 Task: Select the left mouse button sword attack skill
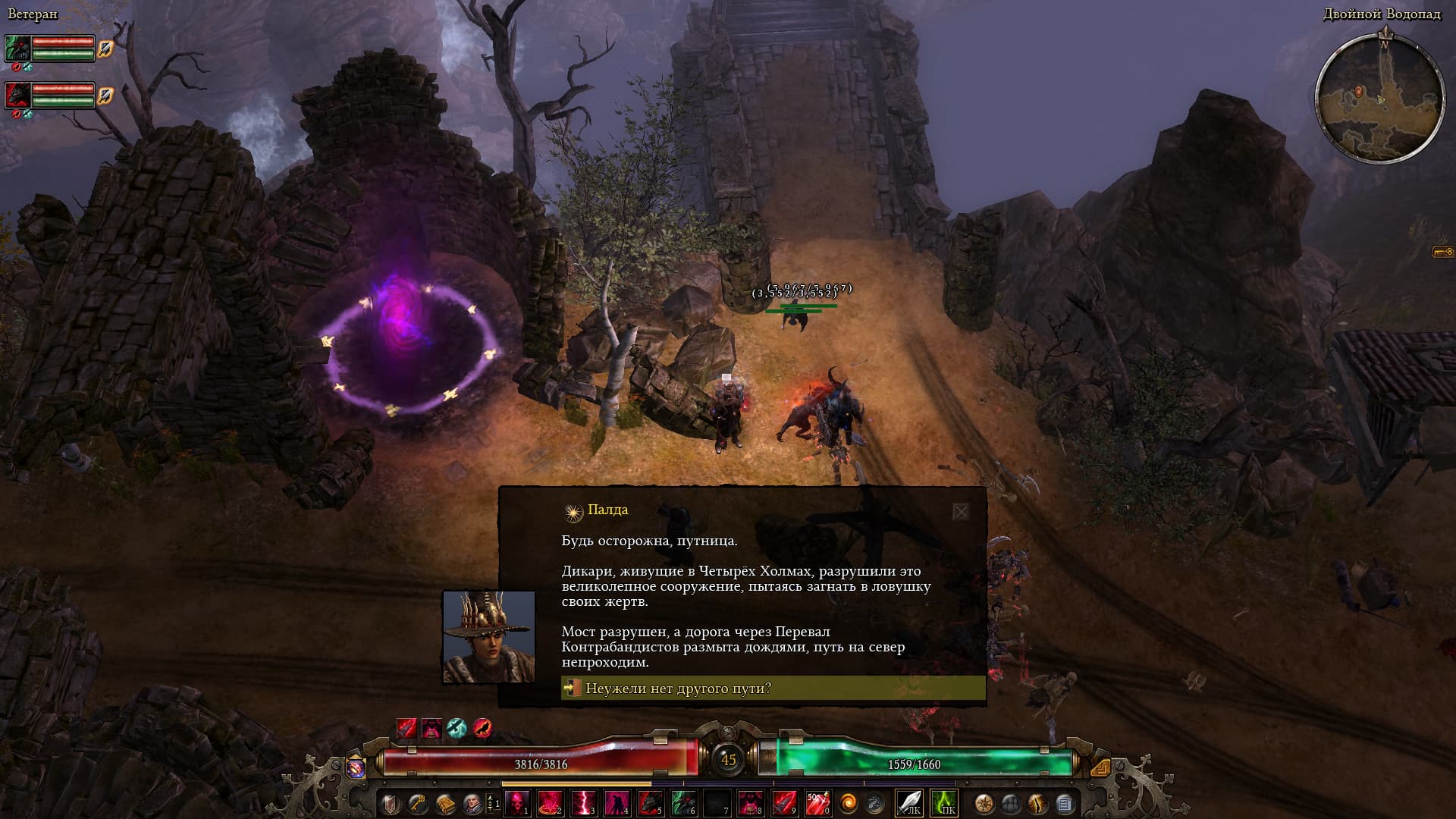pyautogui.click(x=908, y=802)
